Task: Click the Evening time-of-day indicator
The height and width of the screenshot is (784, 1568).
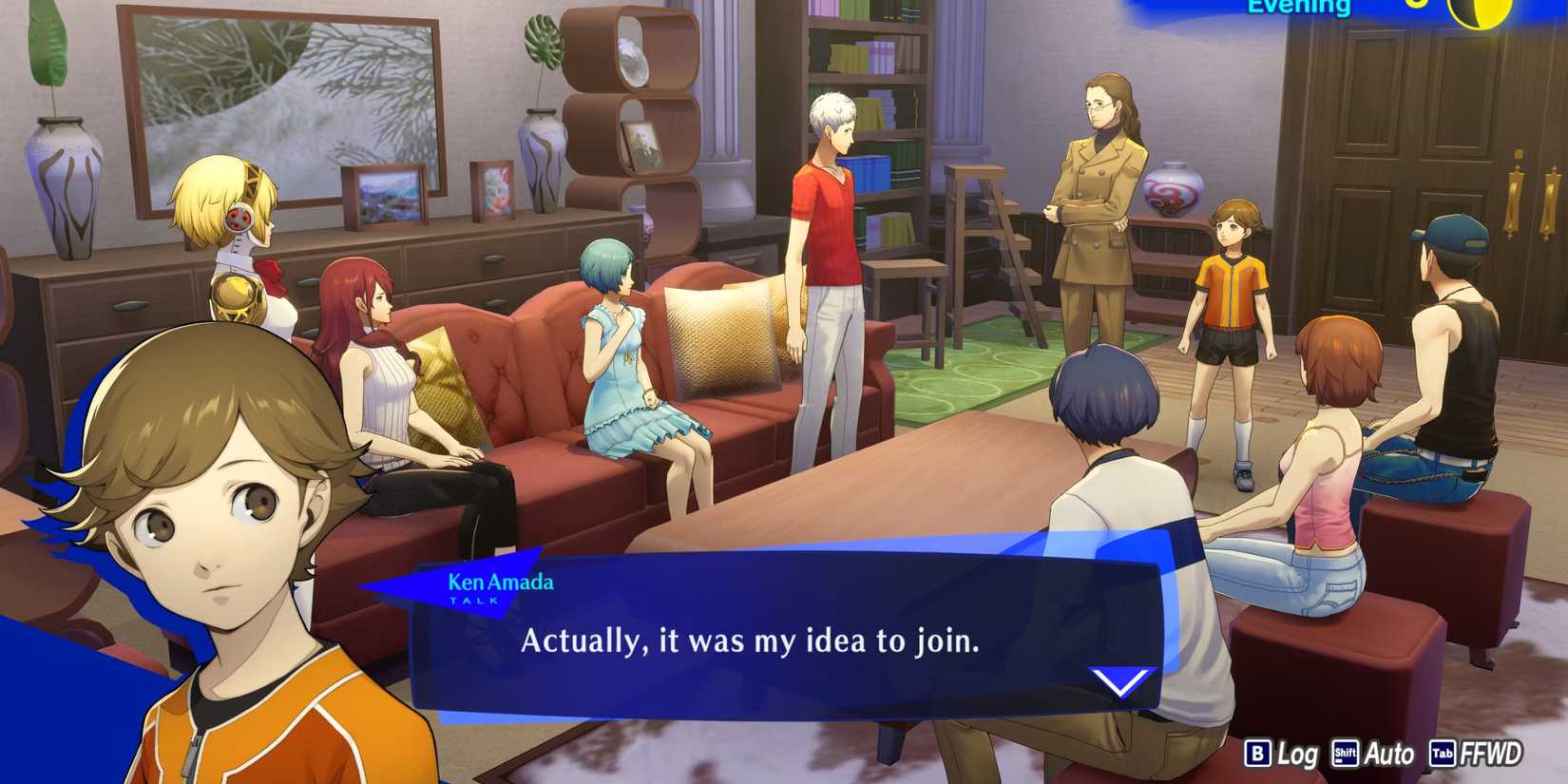Action: (1303, 8)
